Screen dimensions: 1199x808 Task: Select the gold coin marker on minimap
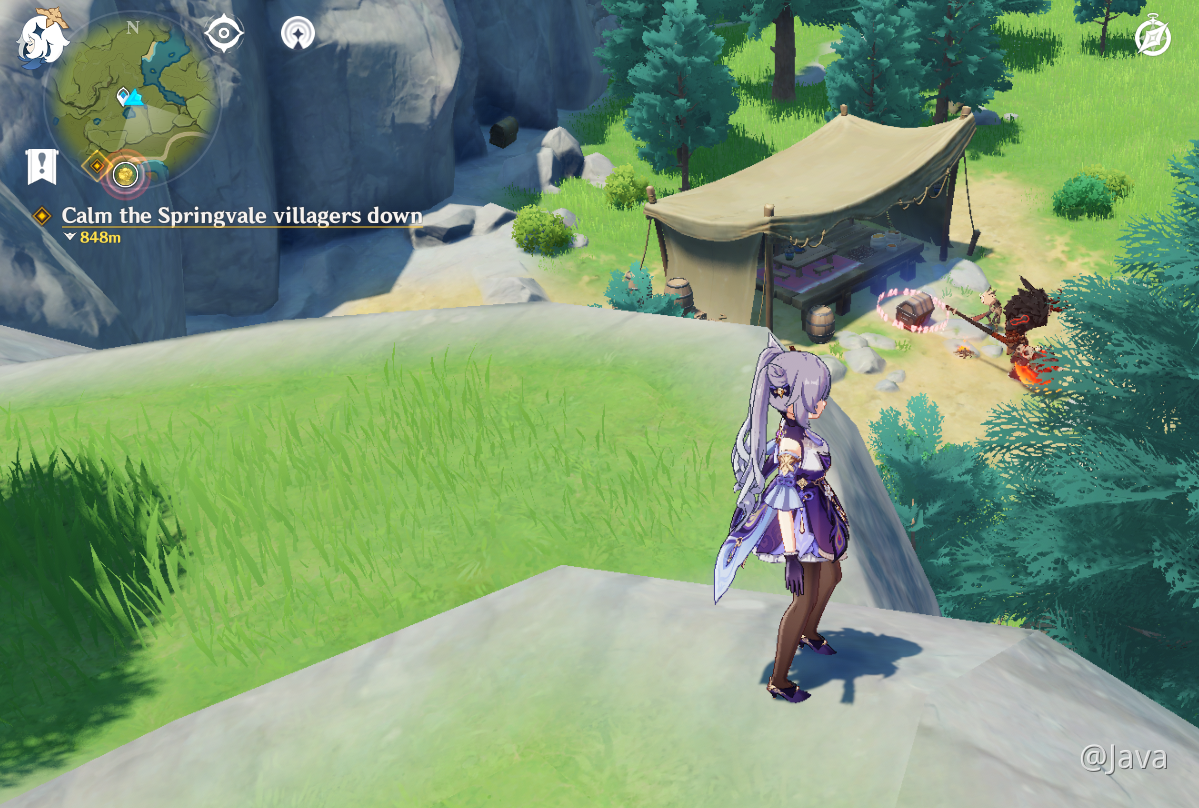pyautogui.click(x=125, y=175)
